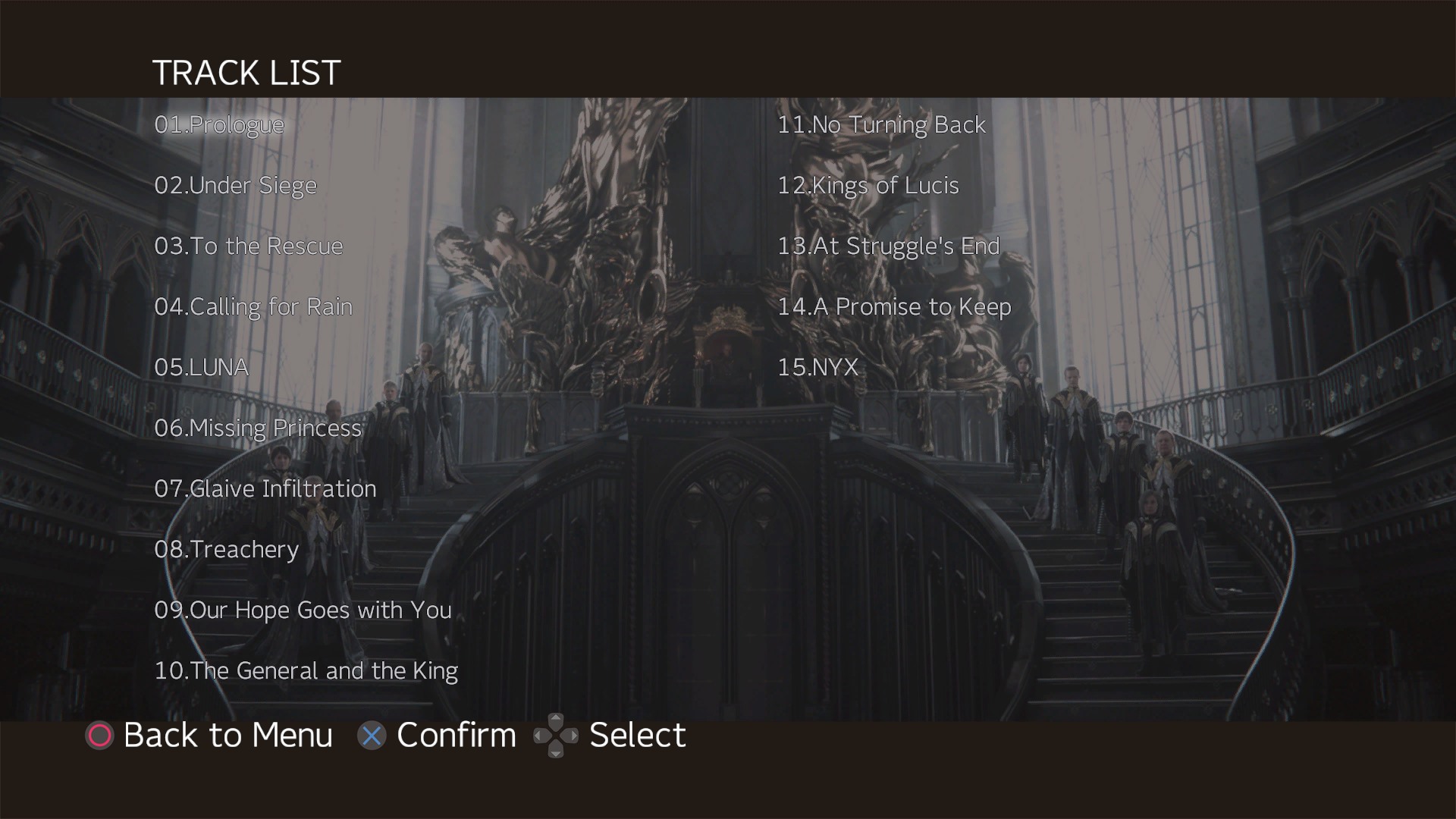This screenshot has height=819, width=1456.
Task: Select track 01.Prologue
Action: (218, 124)
